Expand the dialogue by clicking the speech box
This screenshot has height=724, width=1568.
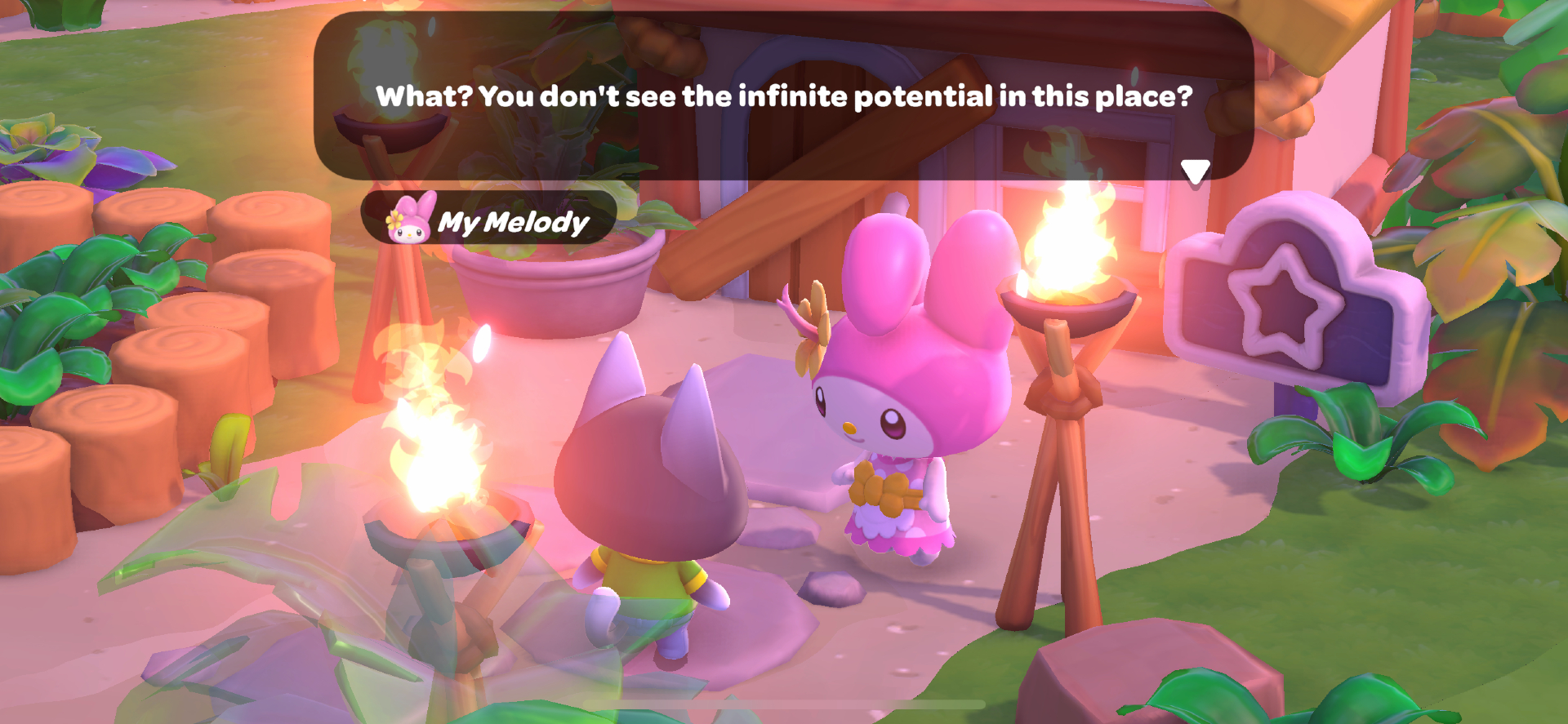[x=784, y=98]
